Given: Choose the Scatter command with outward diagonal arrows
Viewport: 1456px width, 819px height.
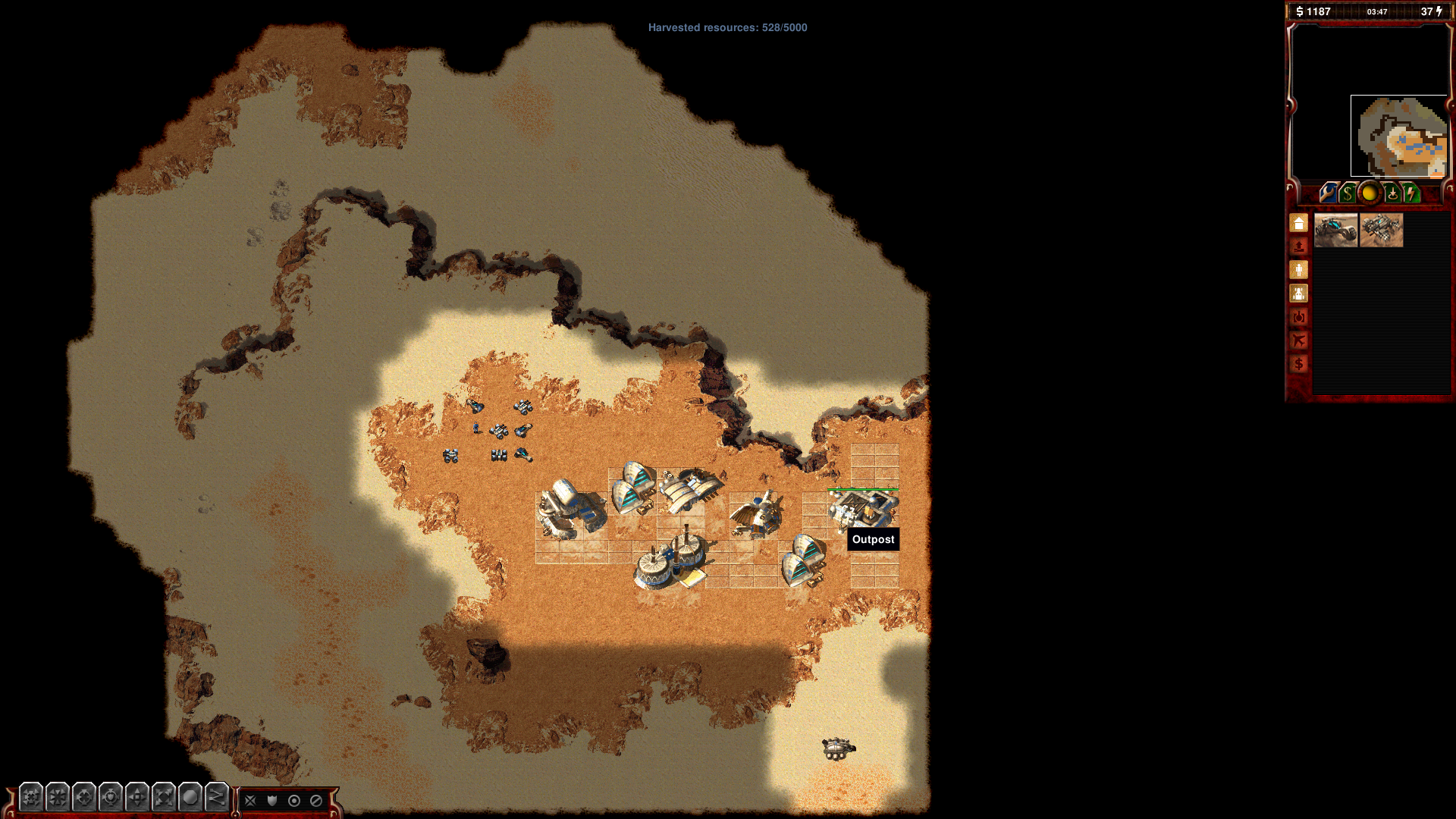Looking at the screenshot, I should (164, 797).
